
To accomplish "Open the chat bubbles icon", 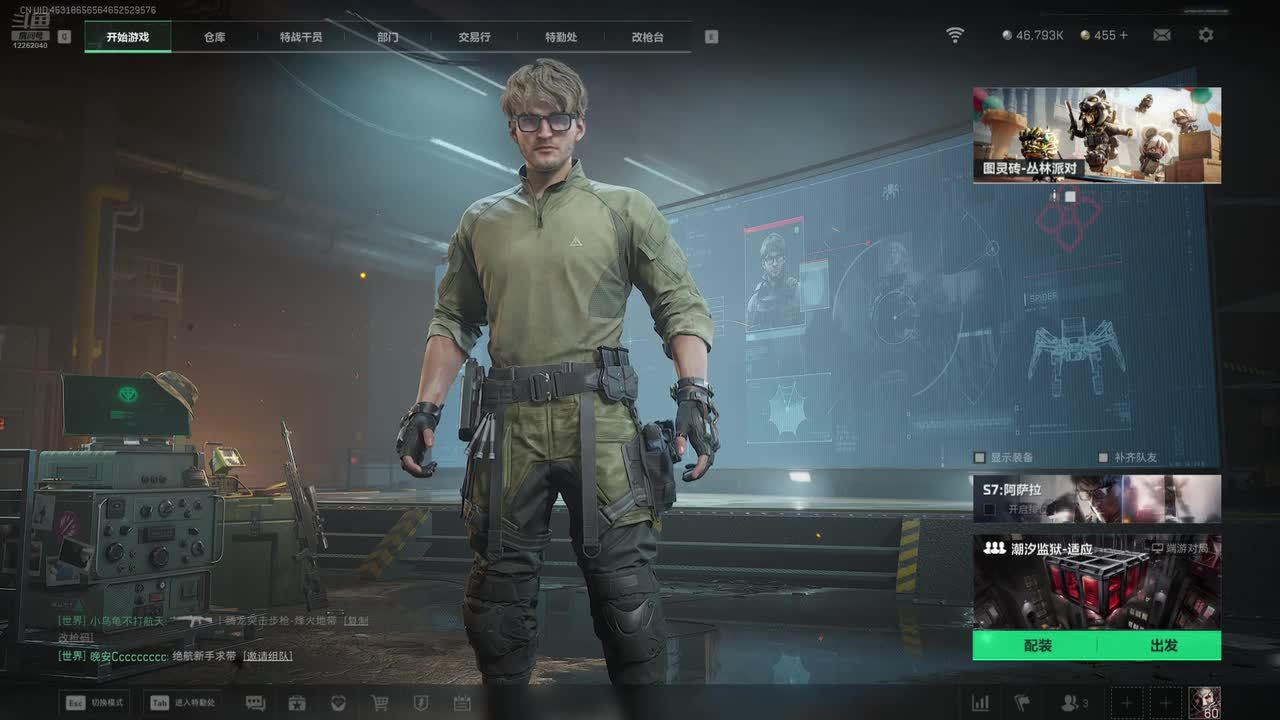I will click(255, 703).
